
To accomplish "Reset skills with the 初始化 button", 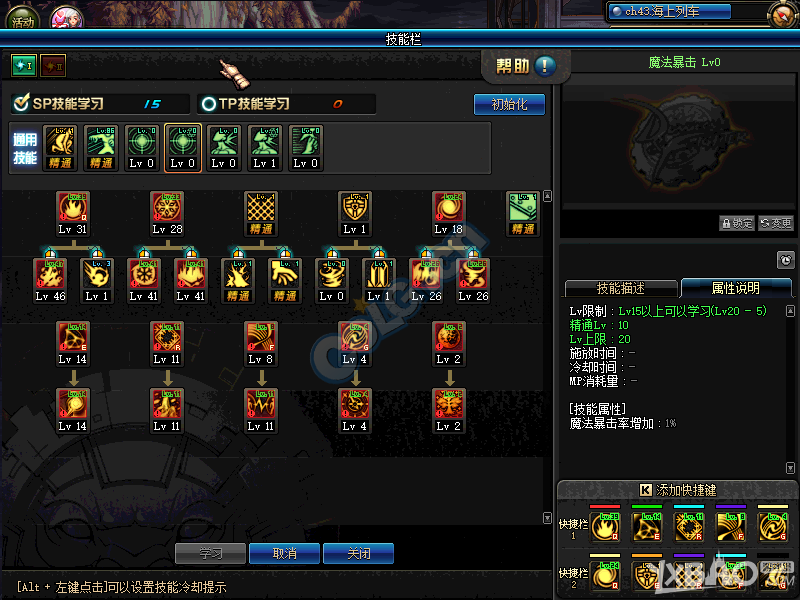I will click(x=509, y=104).
